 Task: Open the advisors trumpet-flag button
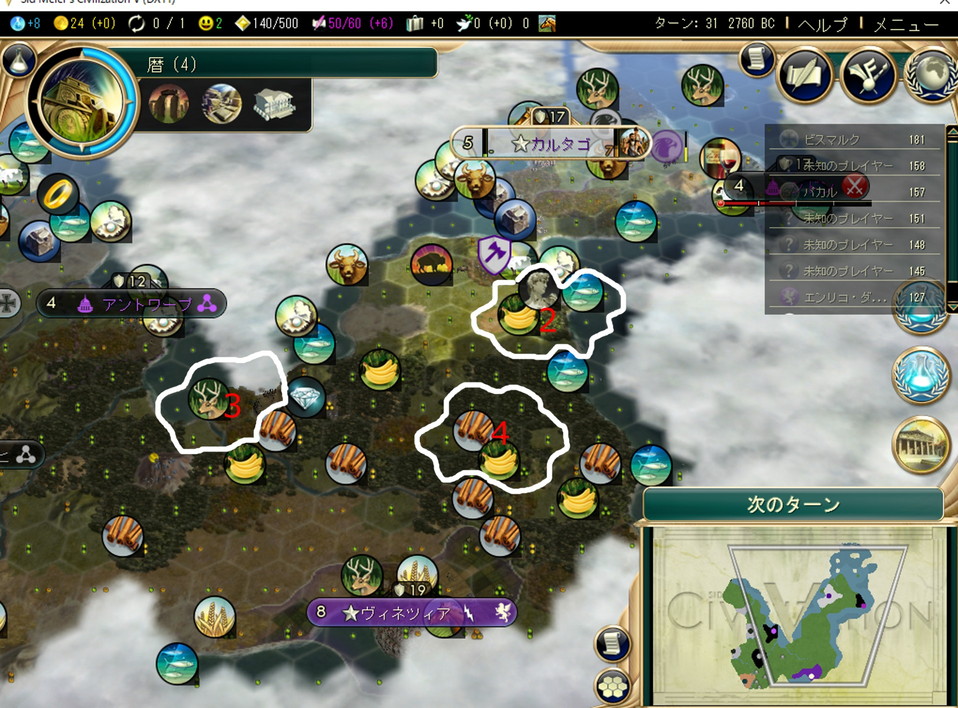click(866, 76)
